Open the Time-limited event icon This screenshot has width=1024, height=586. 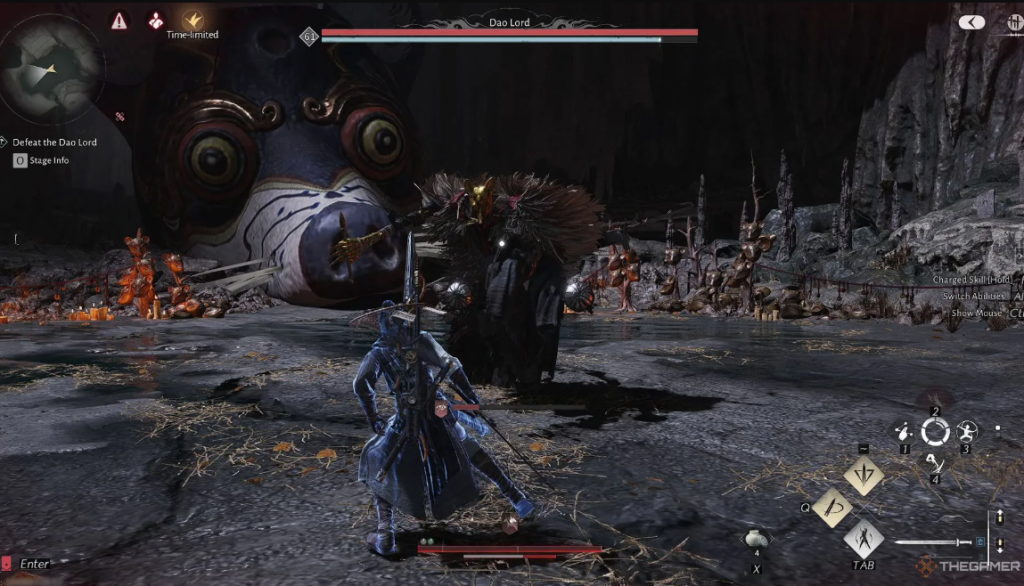click(x=192, y=20)
